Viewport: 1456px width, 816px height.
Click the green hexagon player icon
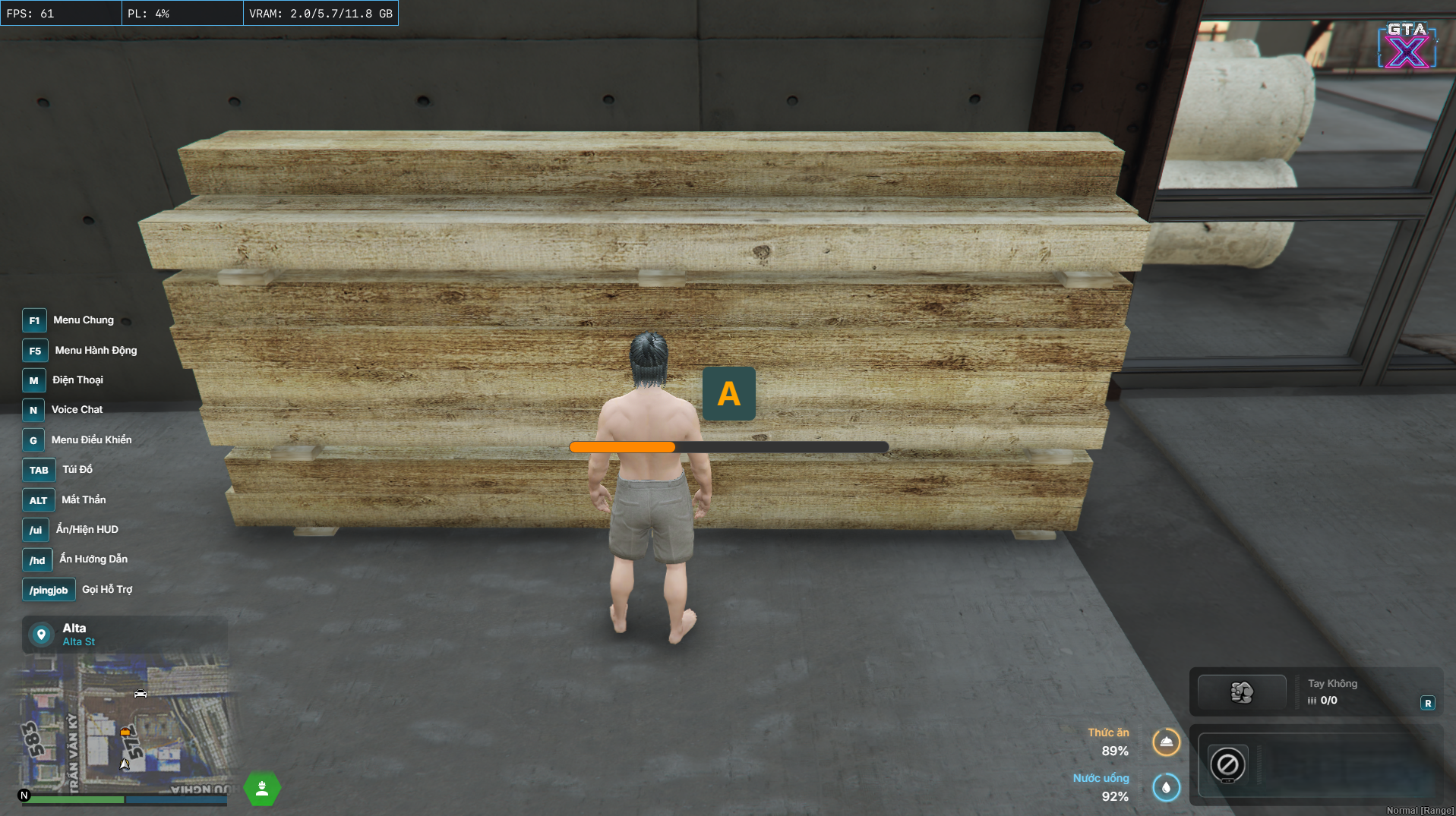[x=262, y=789]
